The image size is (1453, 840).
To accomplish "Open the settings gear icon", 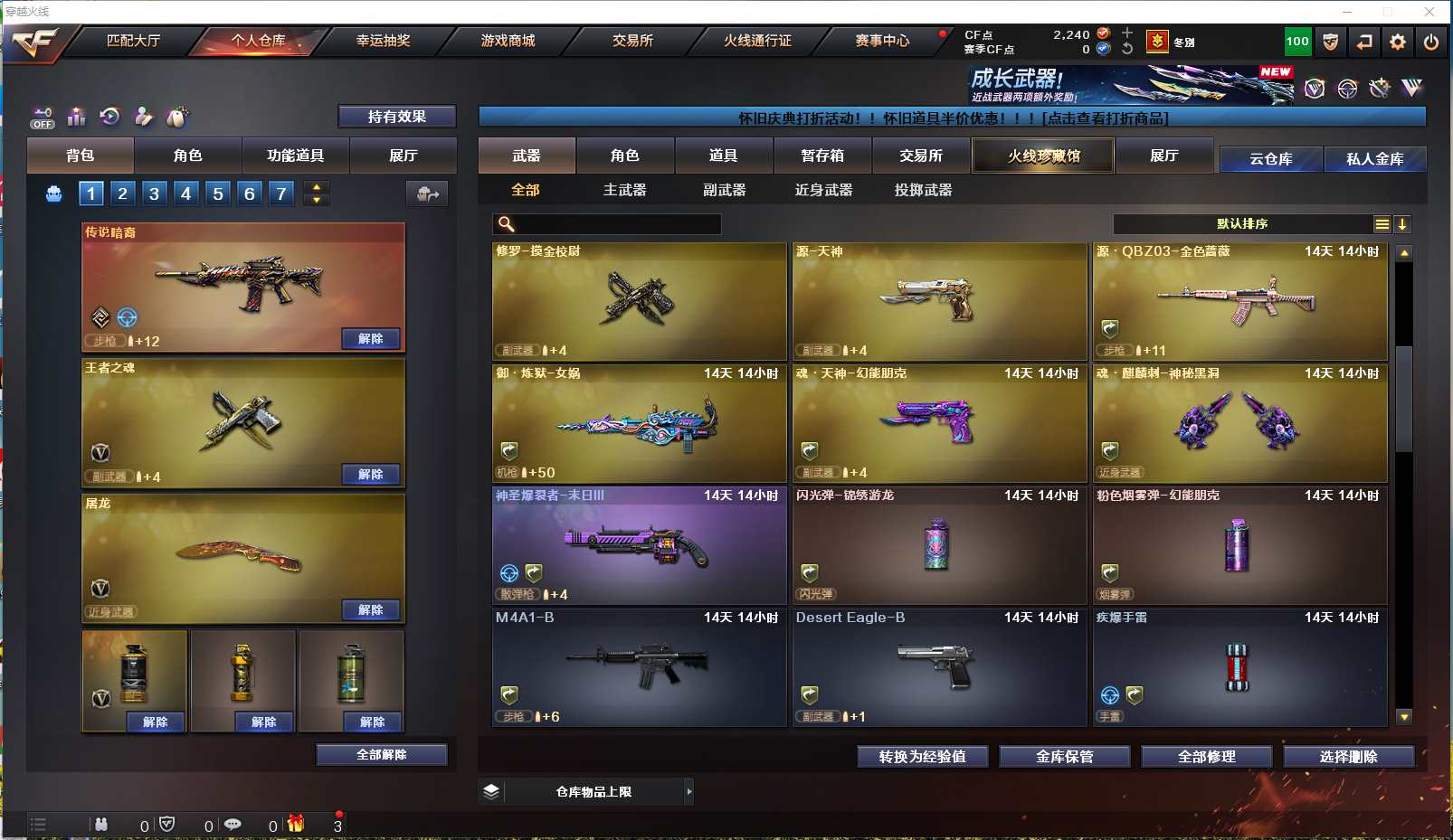I will (x=1398, y=42).
